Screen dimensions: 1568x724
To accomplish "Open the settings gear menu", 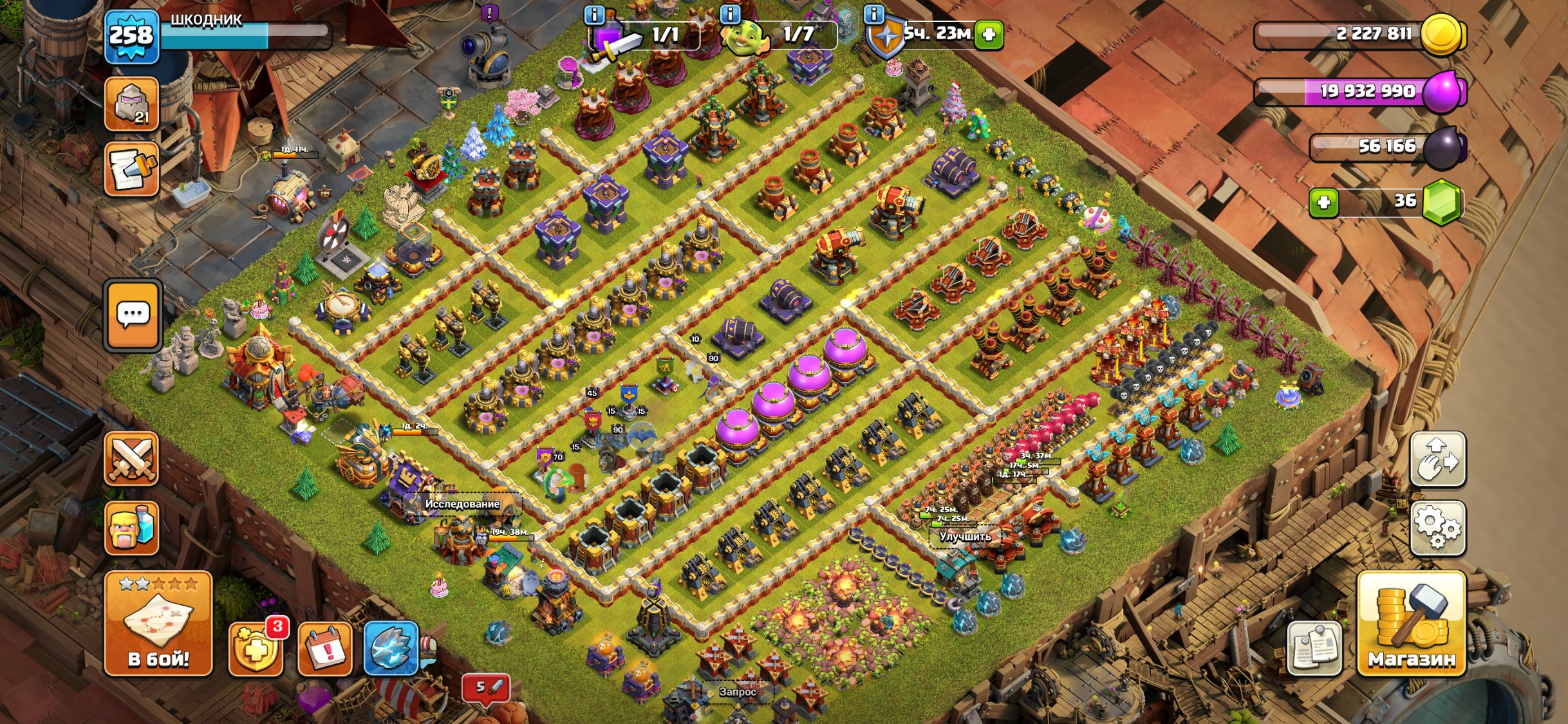I will click(x=1438, y=528).
